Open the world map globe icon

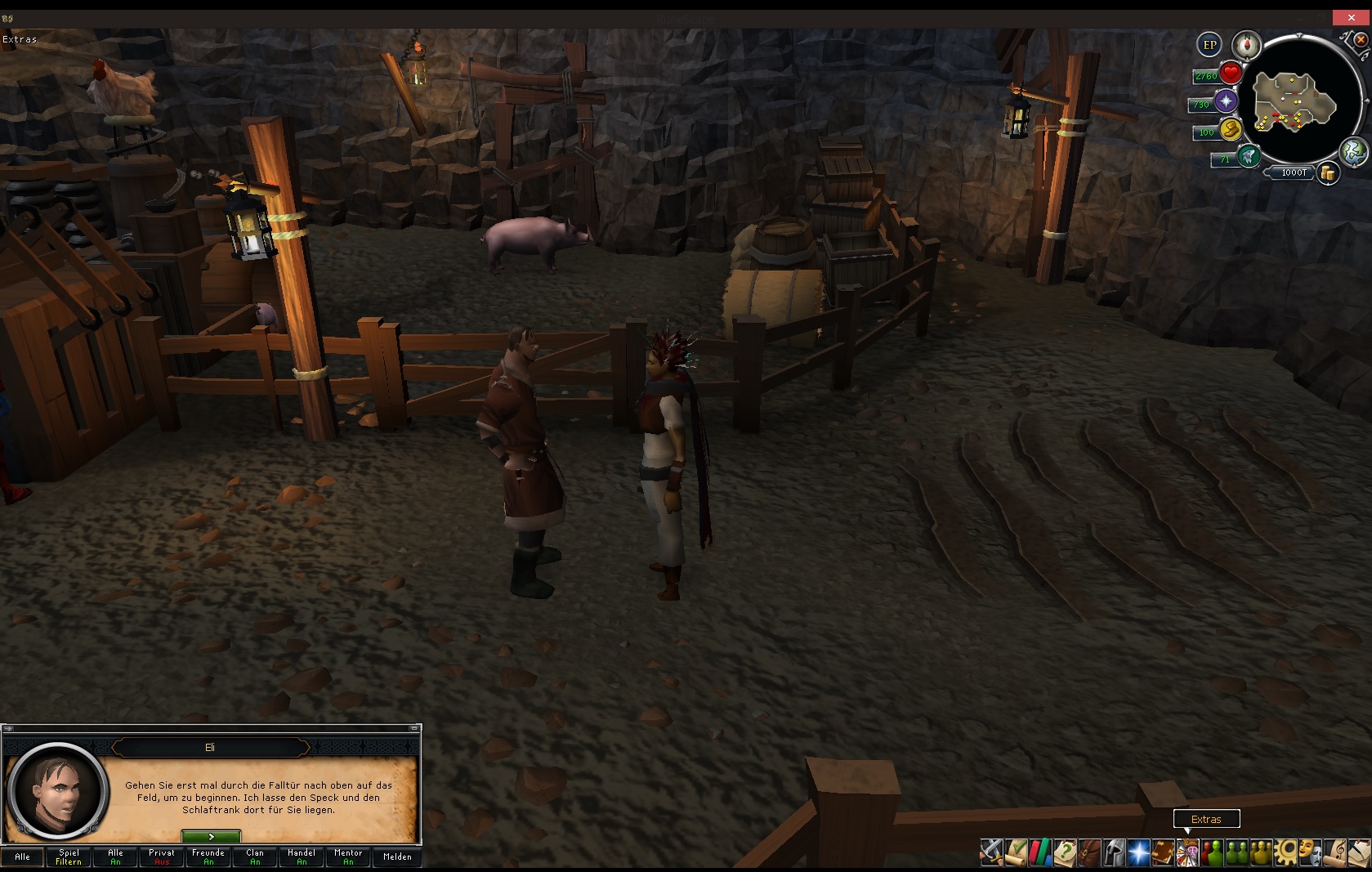1353,152
